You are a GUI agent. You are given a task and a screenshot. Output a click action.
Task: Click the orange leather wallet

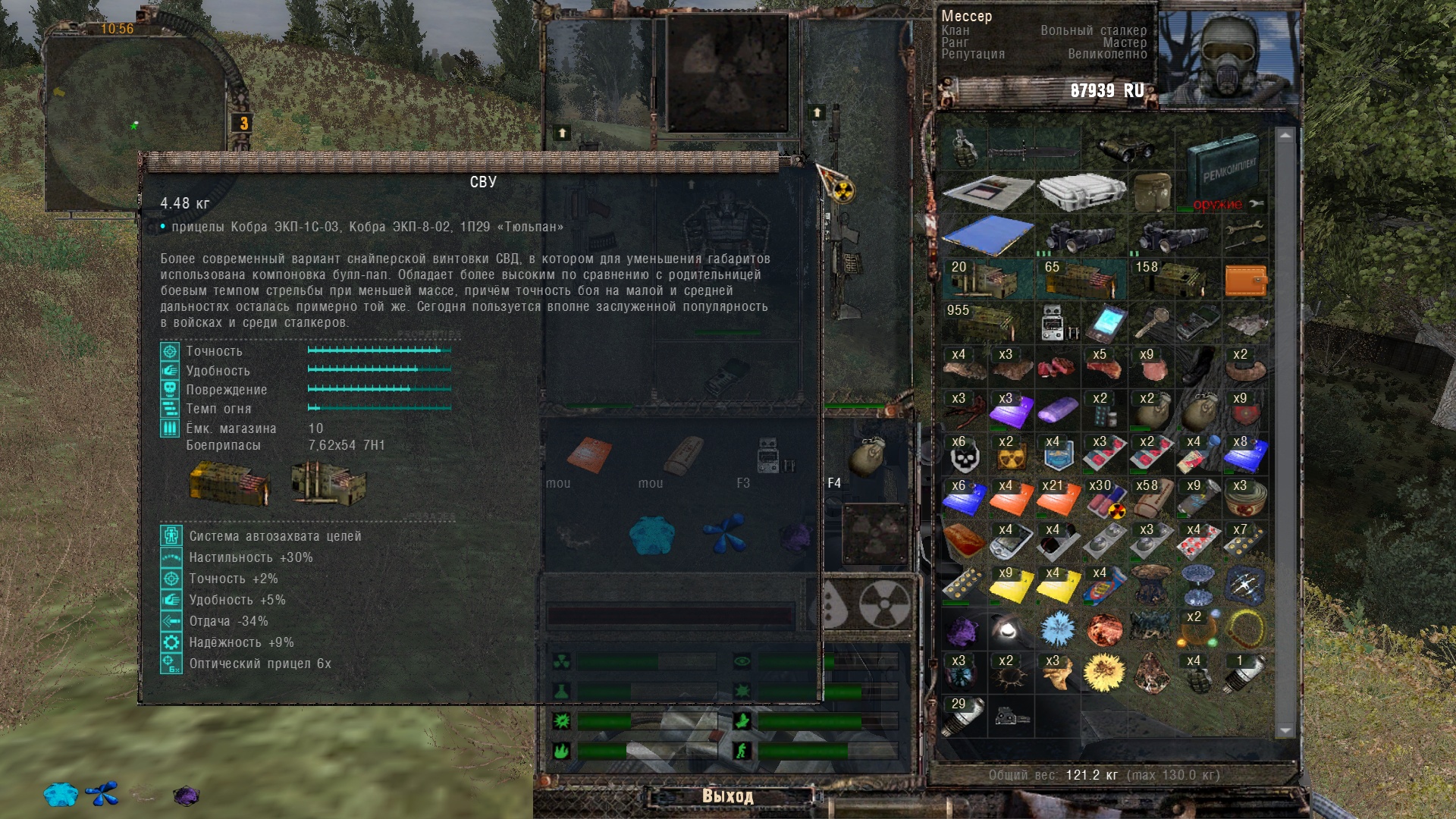click(x=1245, y=280)
